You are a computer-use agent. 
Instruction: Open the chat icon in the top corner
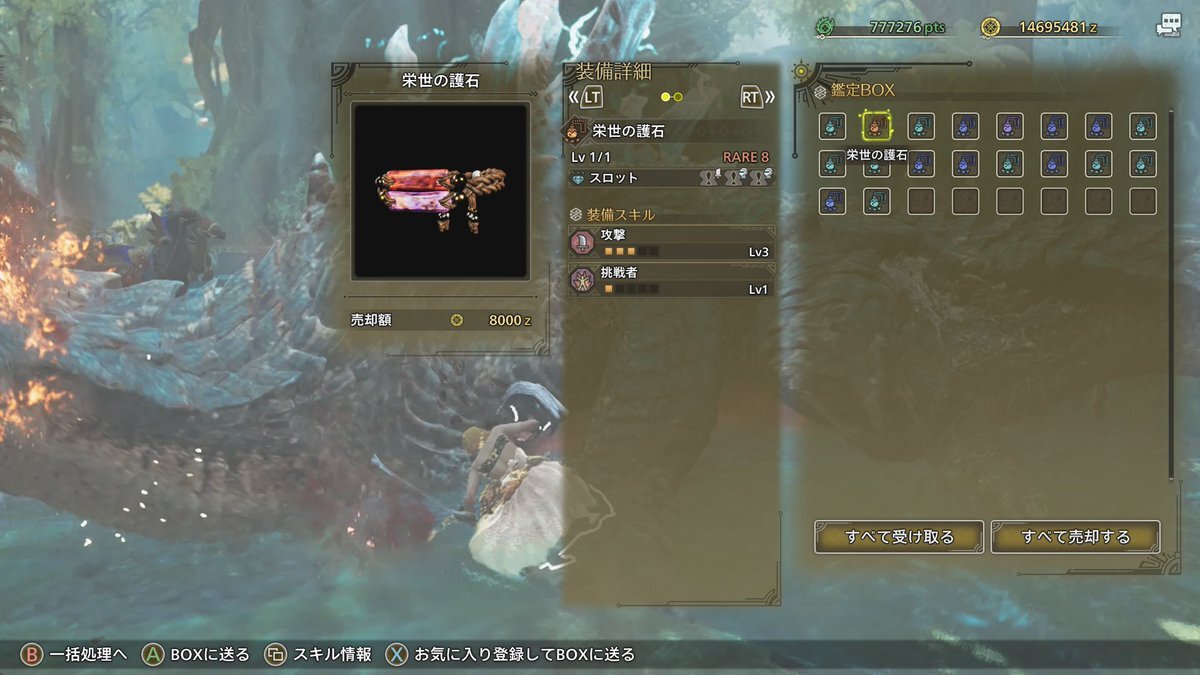[x=1169, y=26]
